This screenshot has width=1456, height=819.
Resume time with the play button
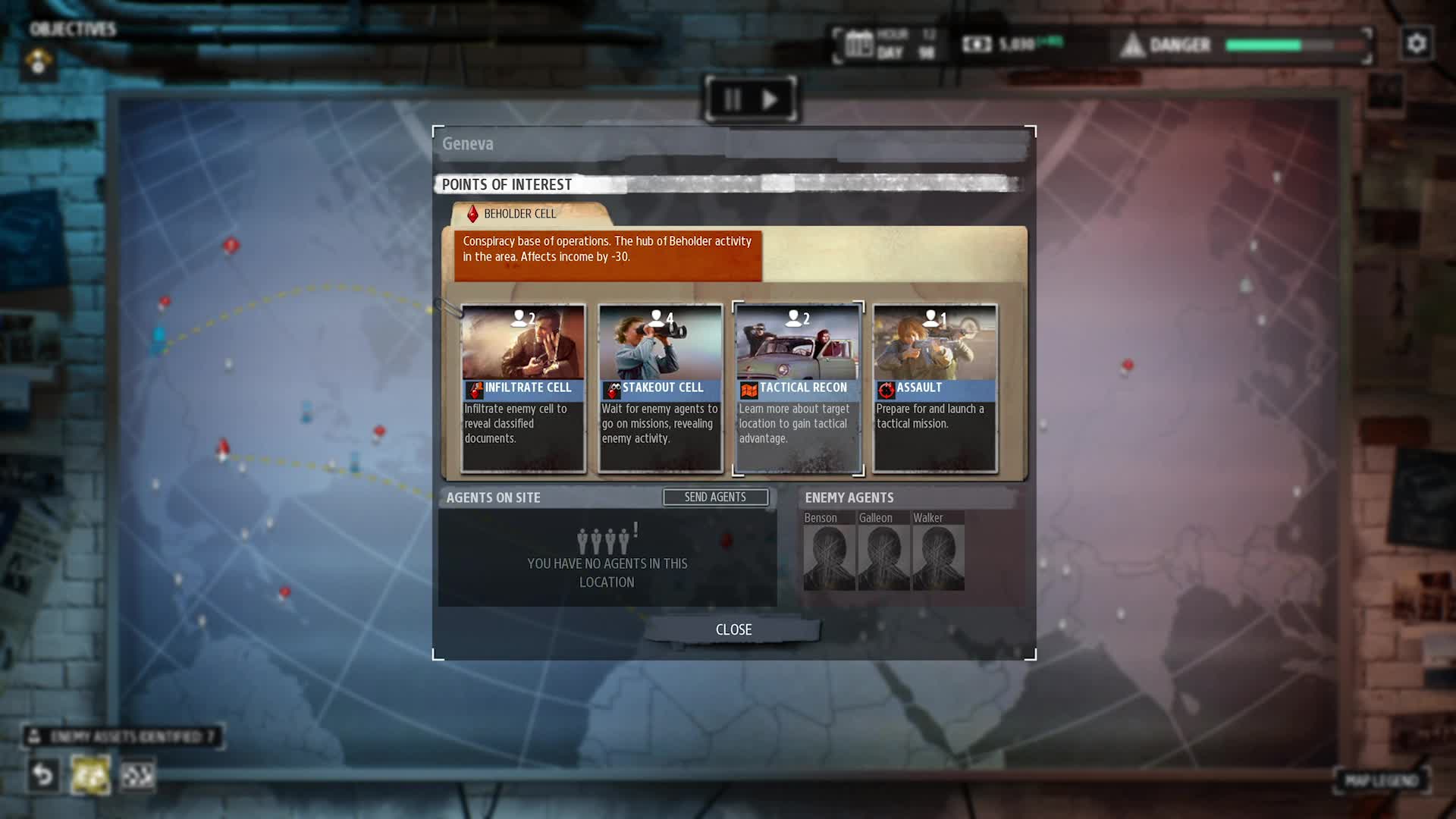pyautogui.click(x=770, y=99)
